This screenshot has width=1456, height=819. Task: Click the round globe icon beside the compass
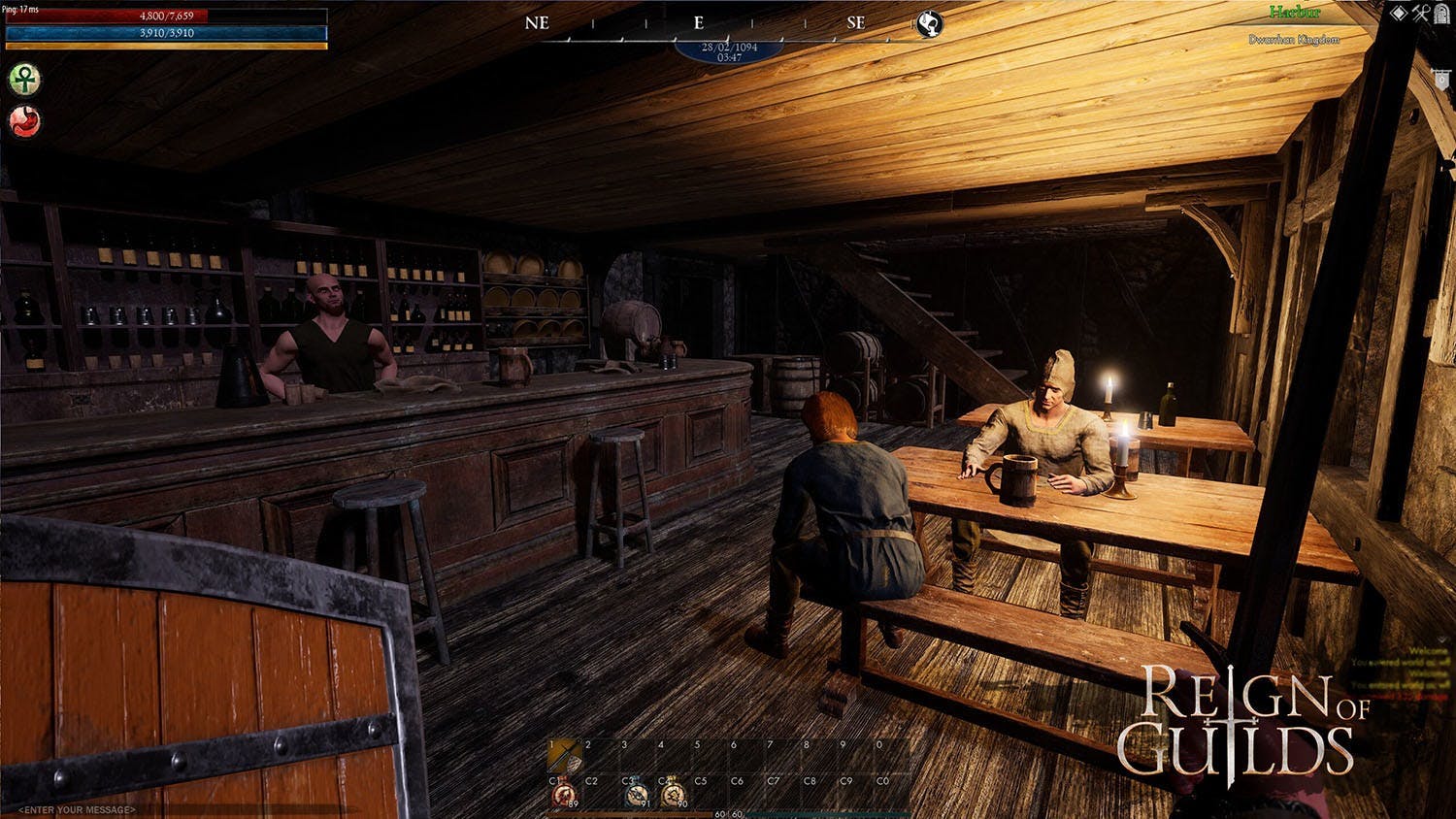[x=929, y=24]
